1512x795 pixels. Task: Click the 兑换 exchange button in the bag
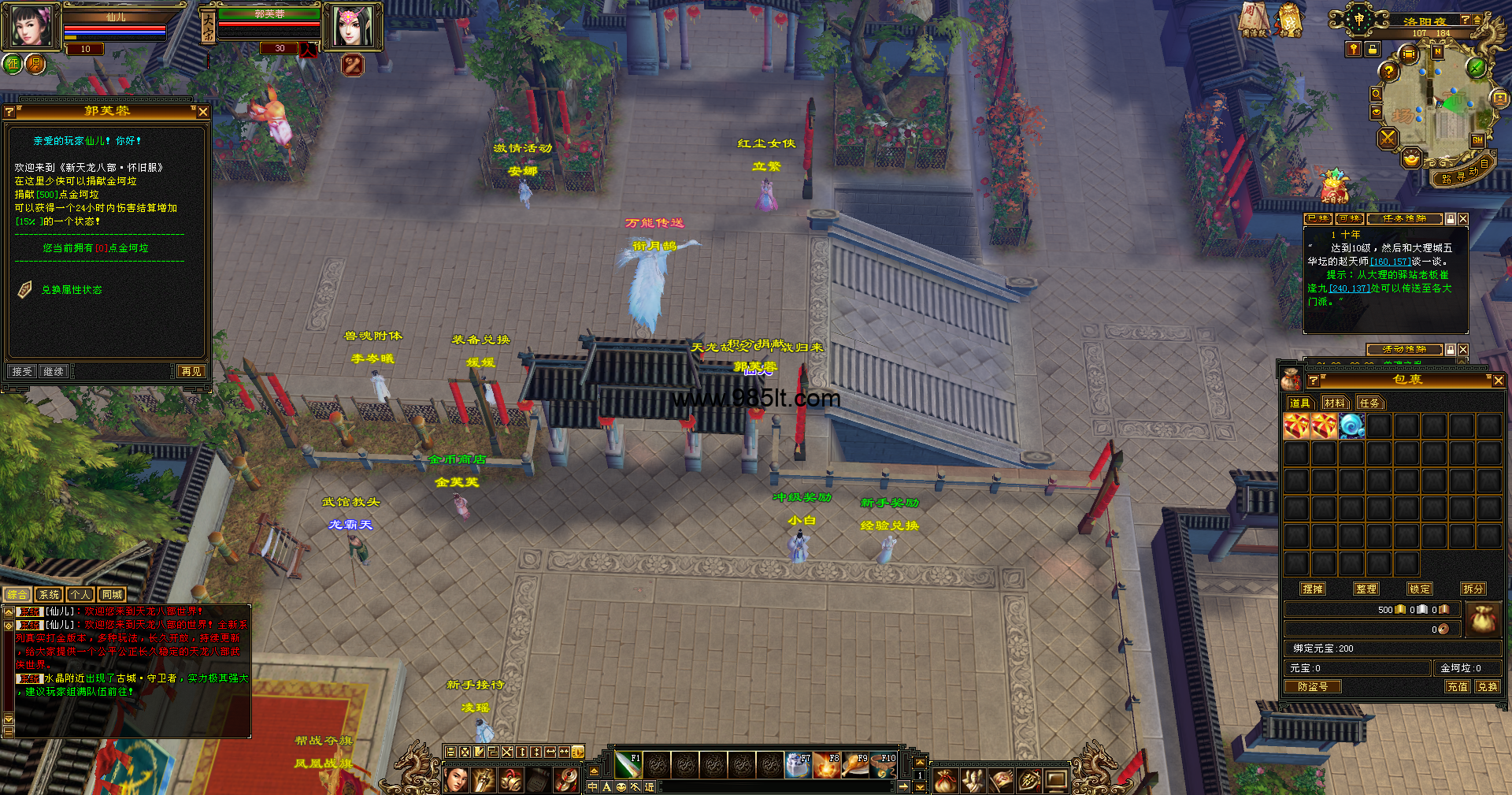(1488, 687)
